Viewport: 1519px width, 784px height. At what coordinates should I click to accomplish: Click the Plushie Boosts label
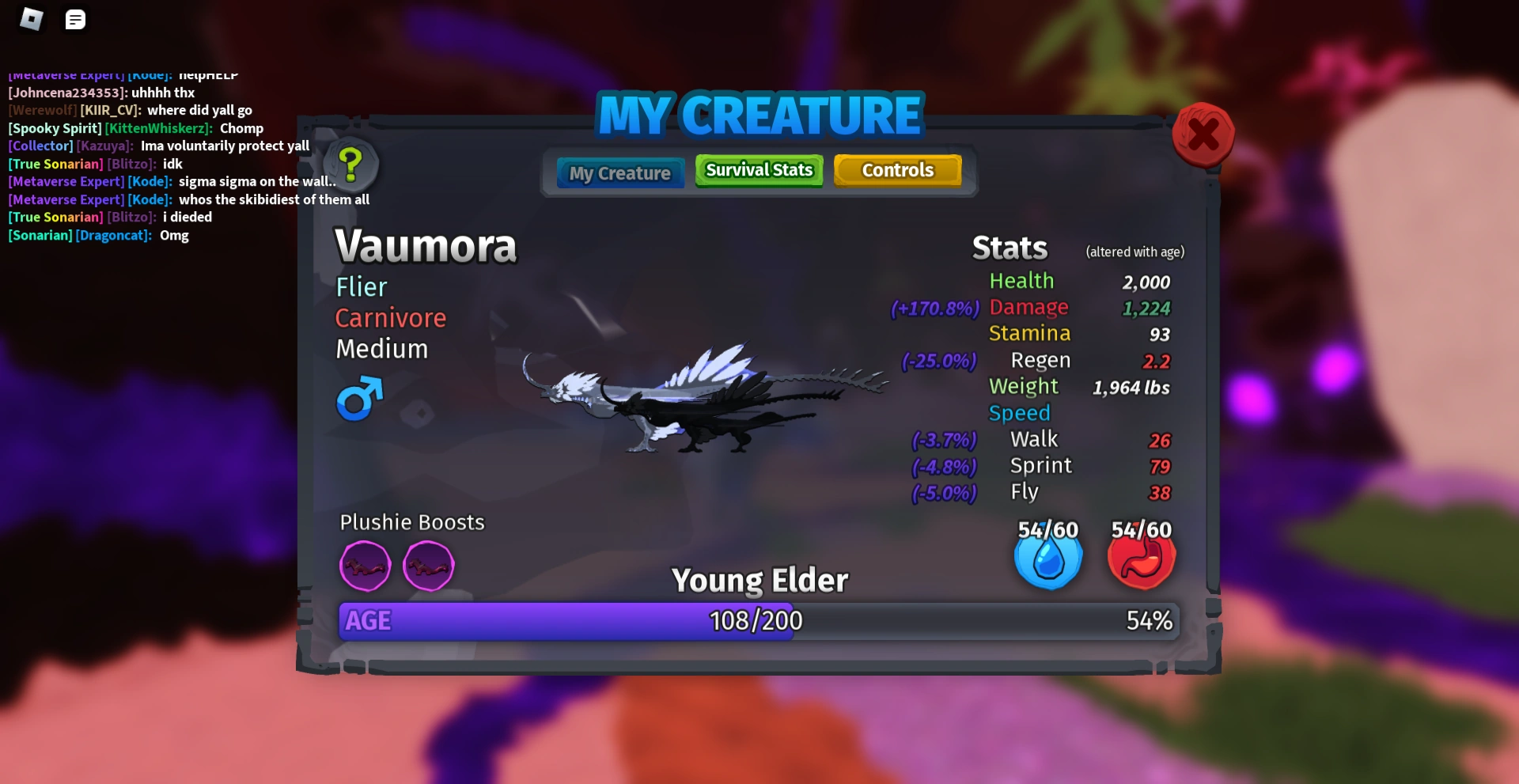tap(412, 521)
